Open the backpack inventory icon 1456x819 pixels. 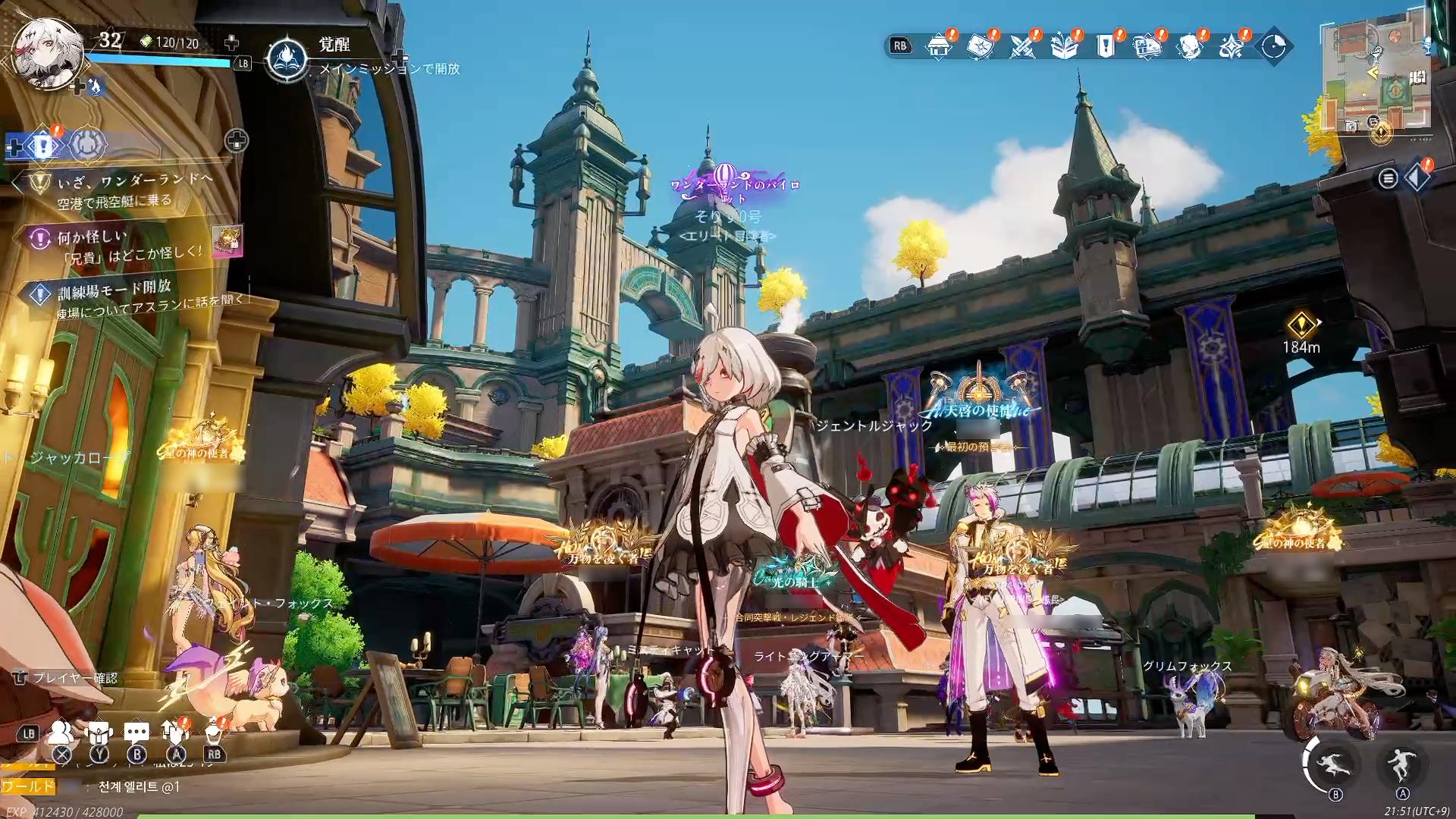tap(99, 733)
